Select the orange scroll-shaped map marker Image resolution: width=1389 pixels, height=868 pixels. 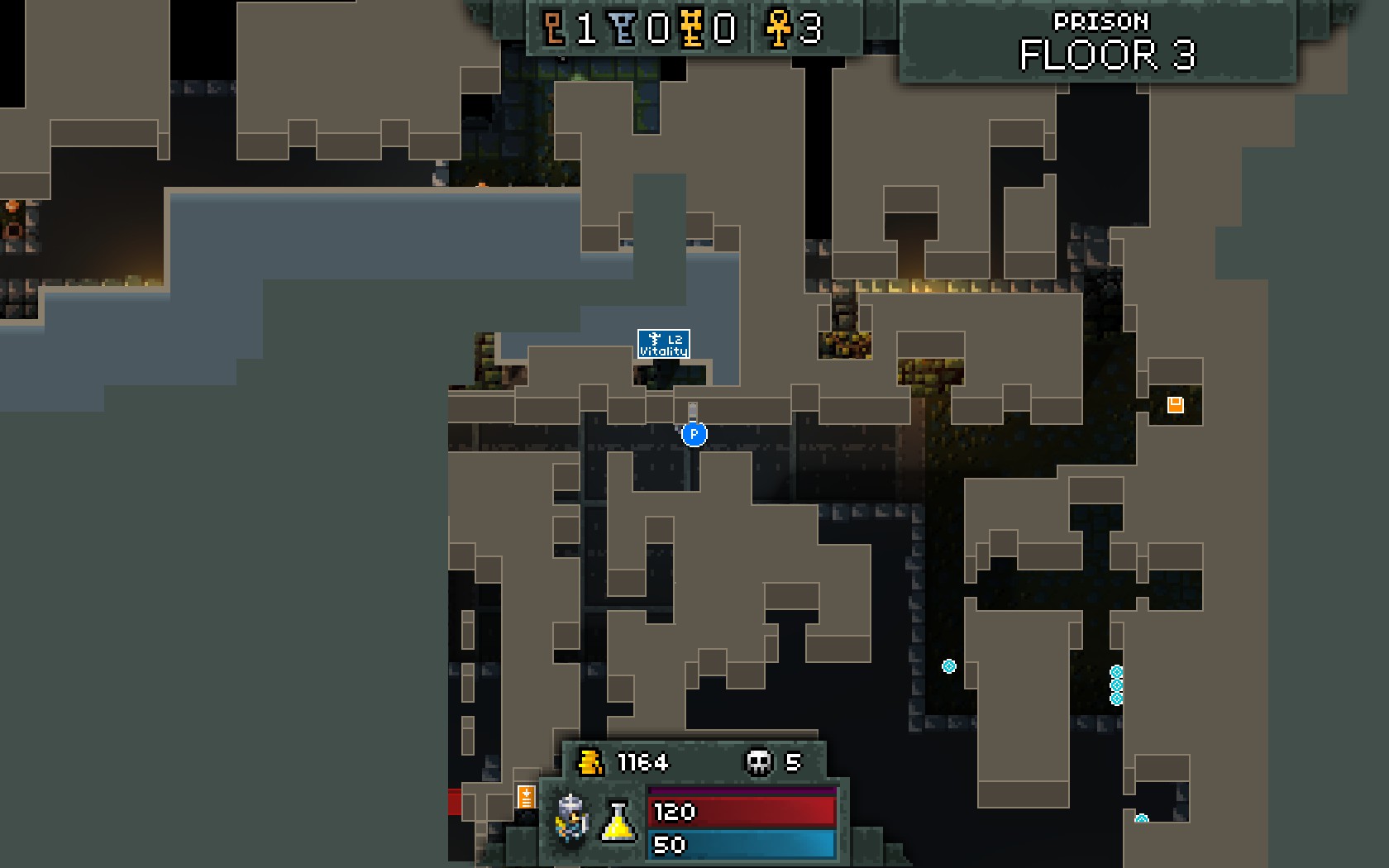[x=526, y=797]
